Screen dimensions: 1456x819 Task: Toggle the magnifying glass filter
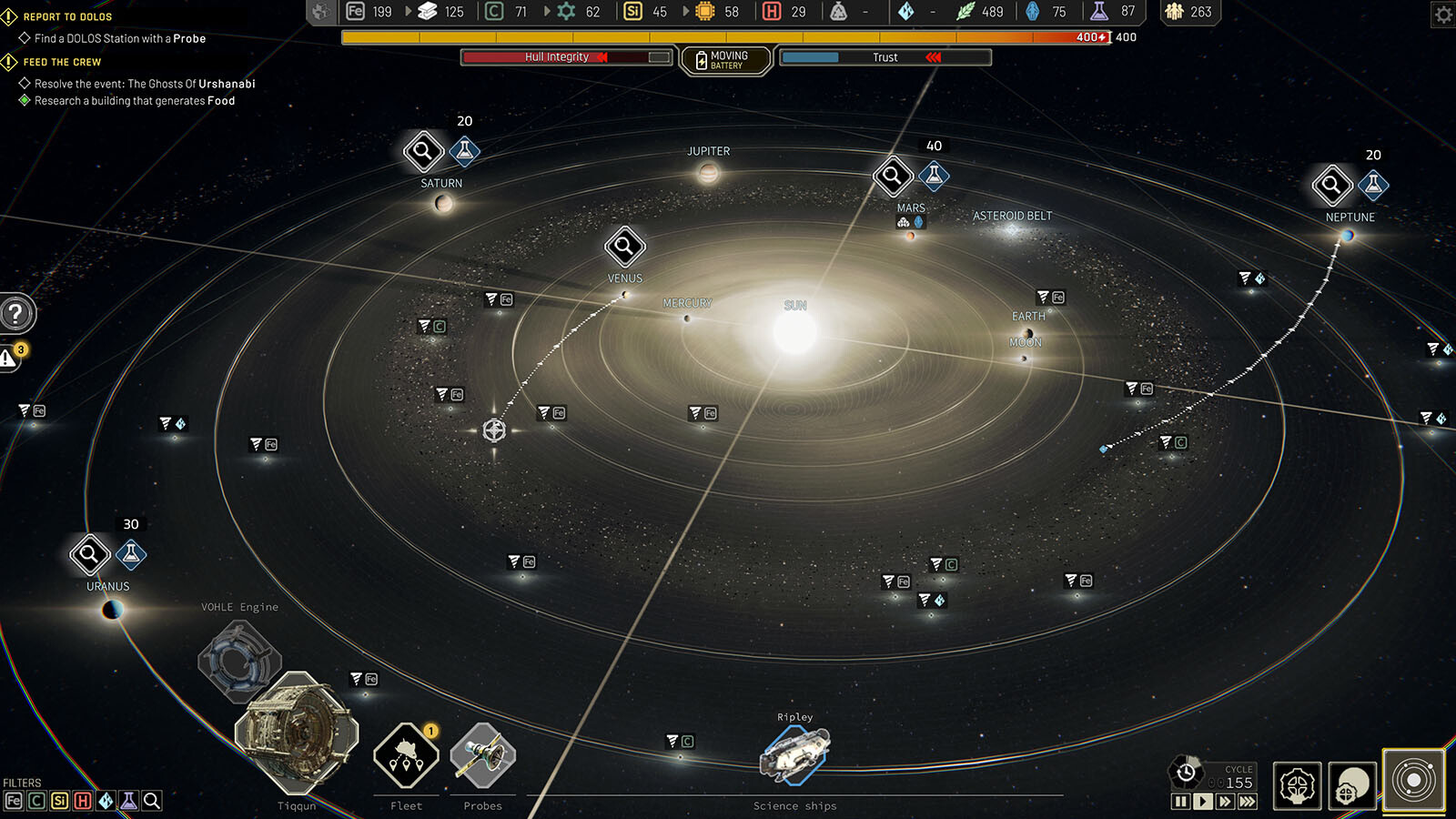pyautogui.click(x=152, y=801)
